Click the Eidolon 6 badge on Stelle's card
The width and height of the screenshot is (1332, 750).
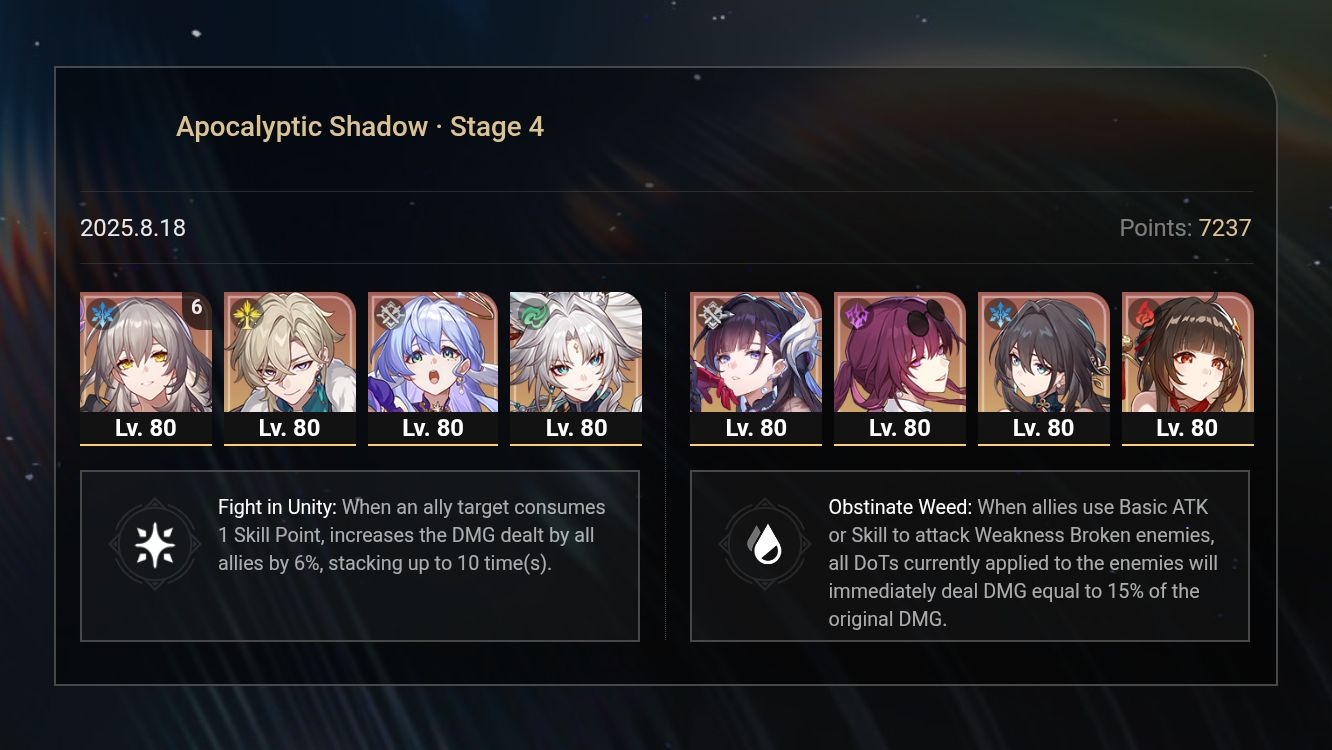tap(196, 308)
